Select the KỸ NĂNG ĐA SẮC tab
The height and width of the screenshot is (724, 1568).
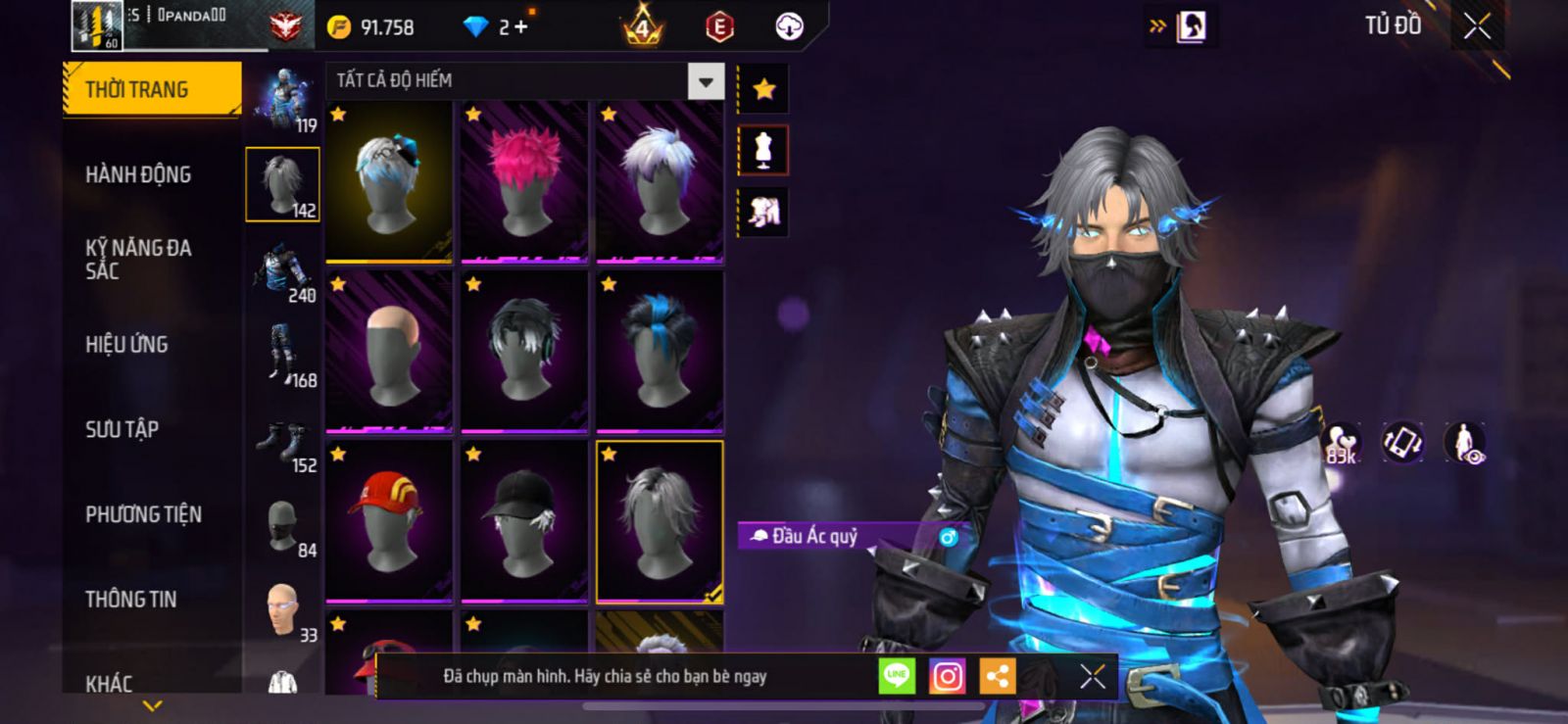tap(138, 260)
